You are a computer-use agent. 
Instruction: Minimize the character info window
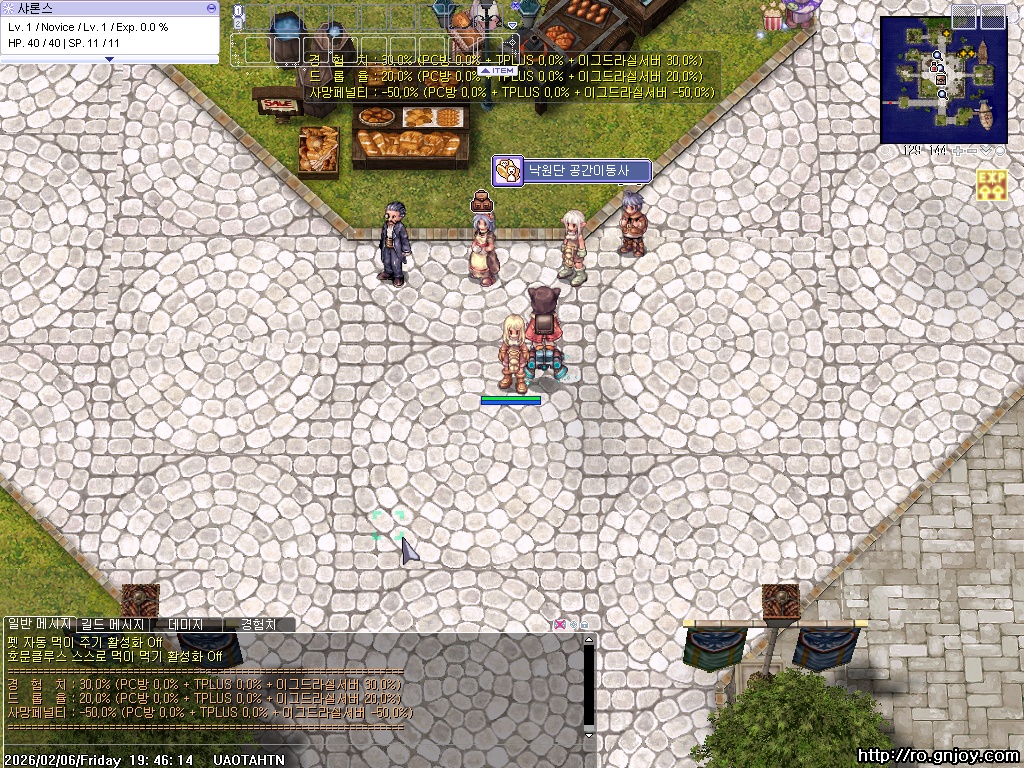(x=211, y=7)
